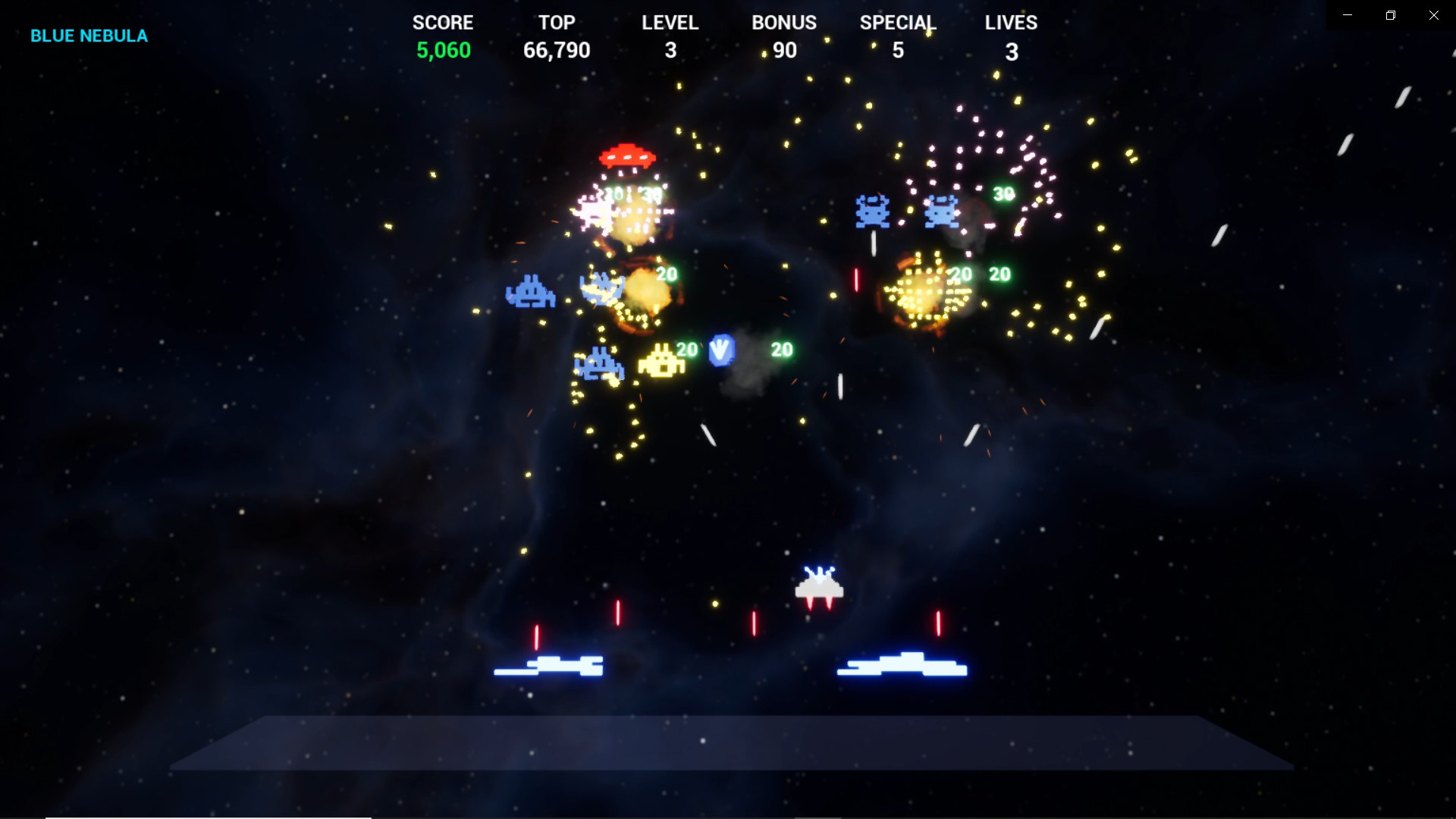Click the TOP score 66,790
The image size is (1456, 819).
(557, 50)
